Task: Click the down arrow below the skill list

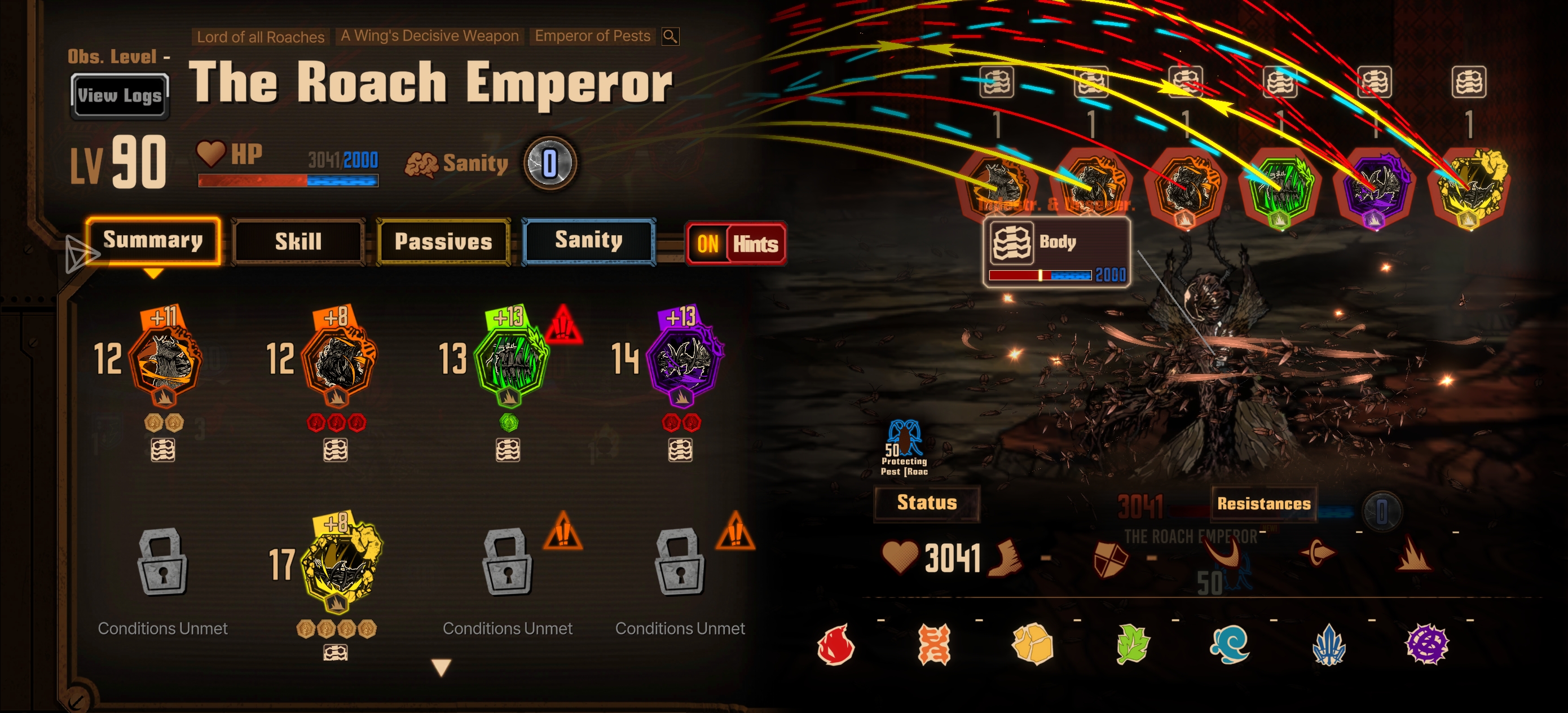Action: [x=441, y=667]
